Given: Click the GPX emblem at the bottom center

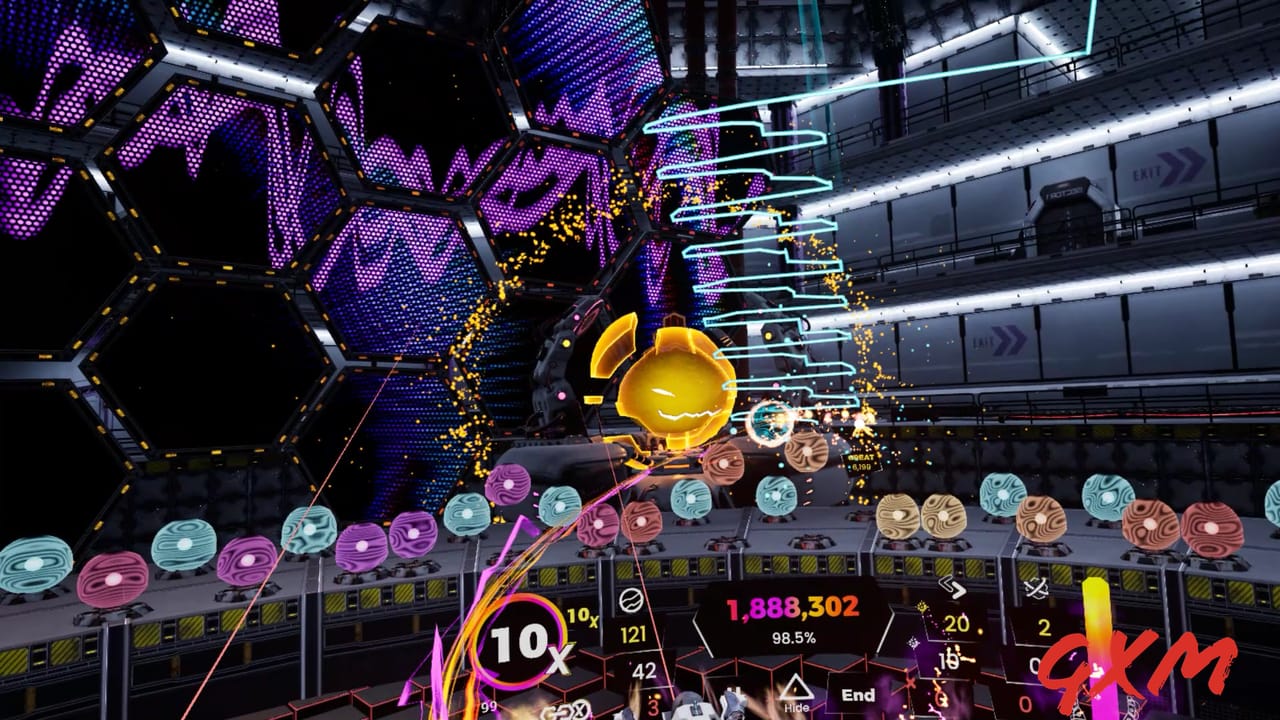Looking at the screenshot, I should [x=565, y=710].
